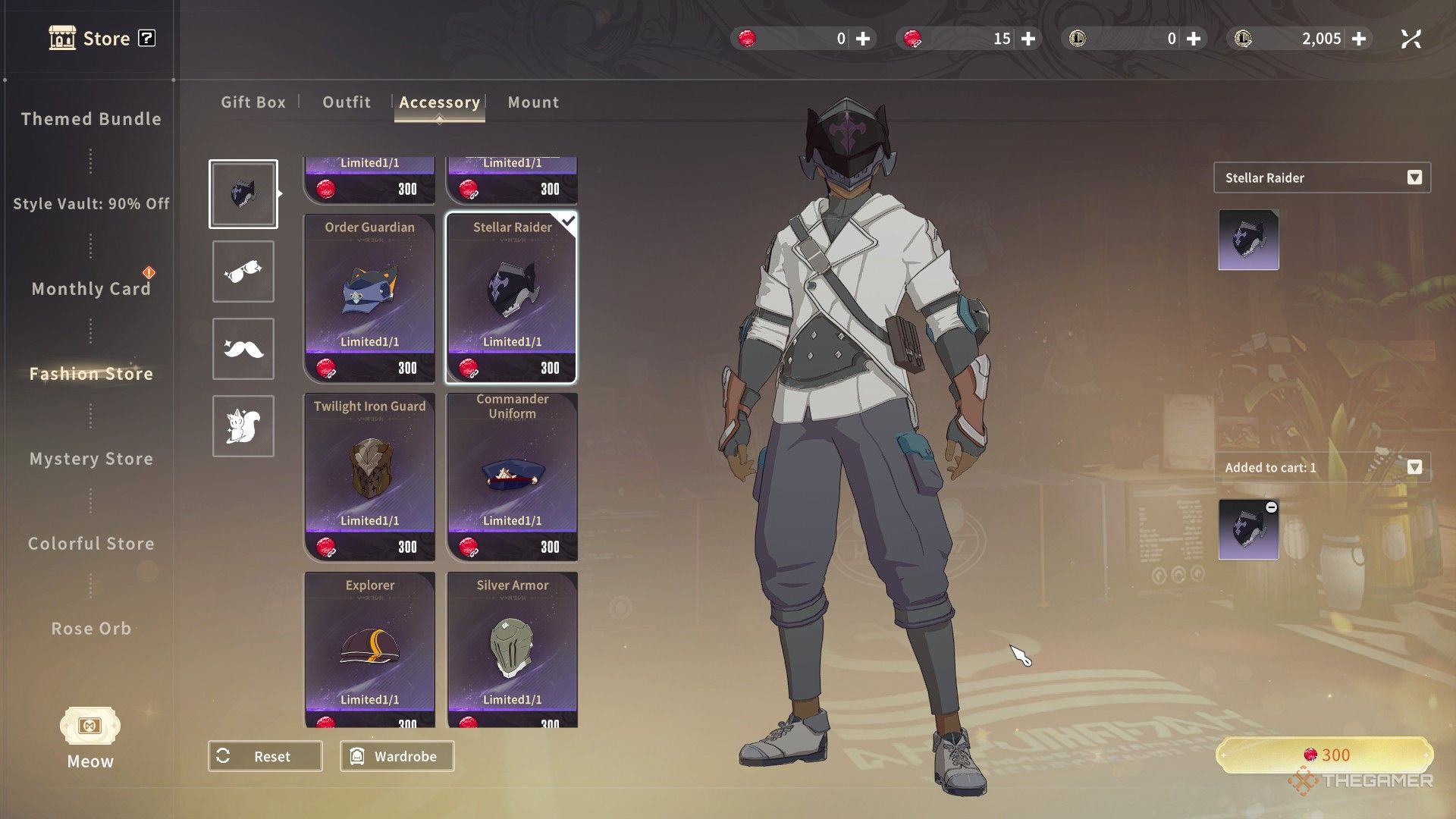Viewport: 1456px width, 819px height.
Task: Reset the outfit preview
Action: pos(265,756)
